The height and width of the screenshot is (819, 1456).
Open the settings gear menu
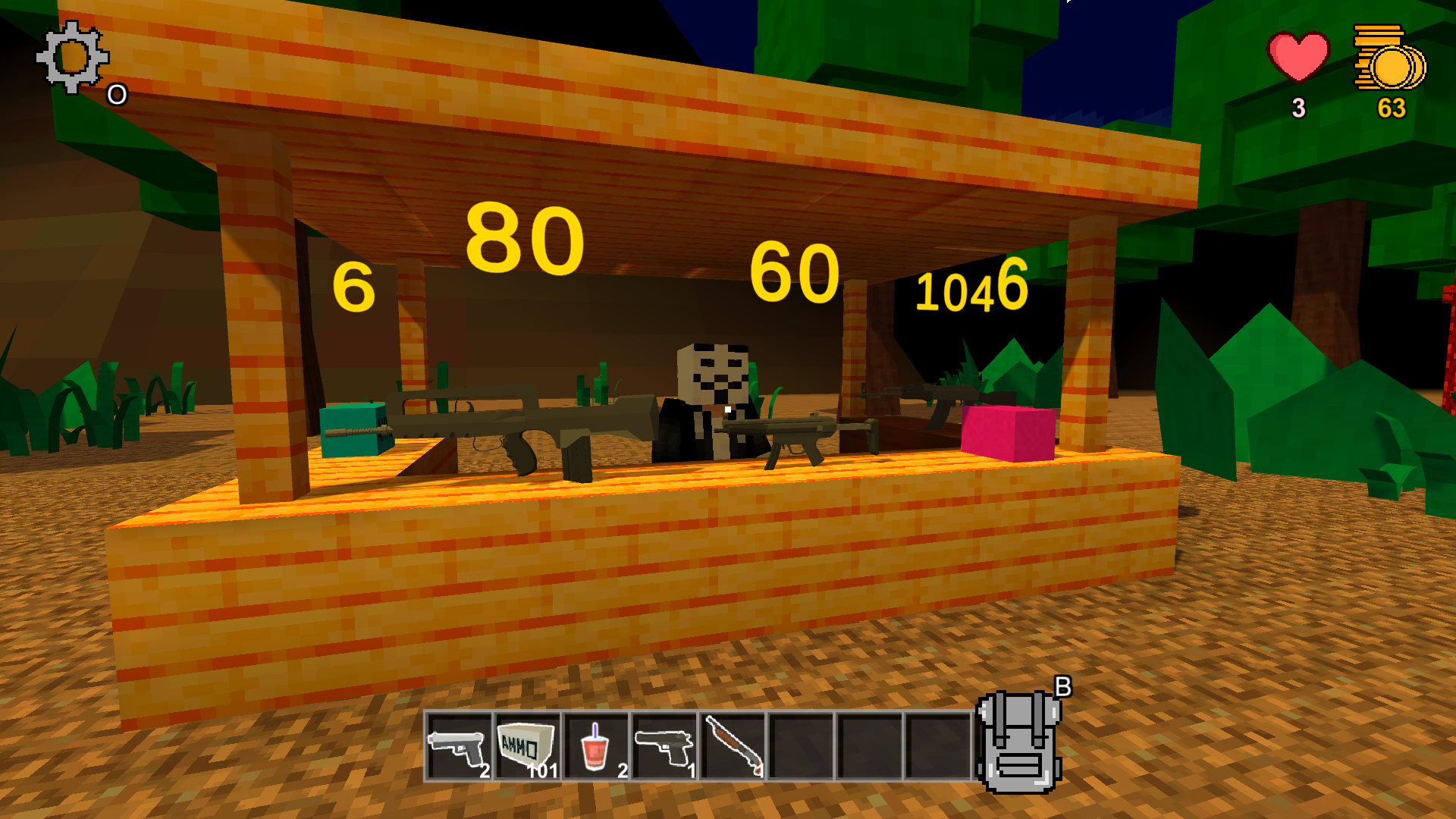click(71, 56)
